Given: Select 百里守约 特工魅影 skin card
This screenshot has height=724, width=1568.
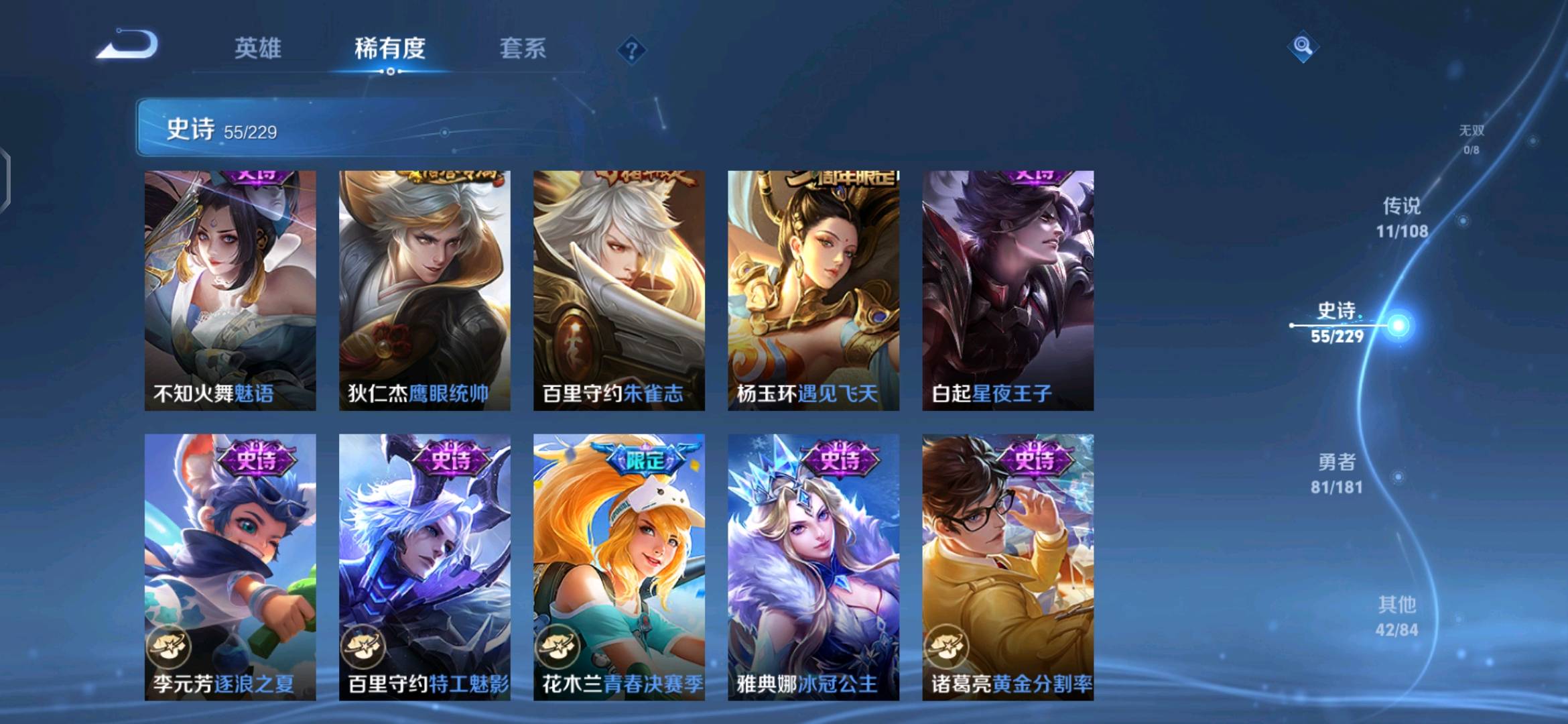Looking at the screenshot, I should 424,567.
